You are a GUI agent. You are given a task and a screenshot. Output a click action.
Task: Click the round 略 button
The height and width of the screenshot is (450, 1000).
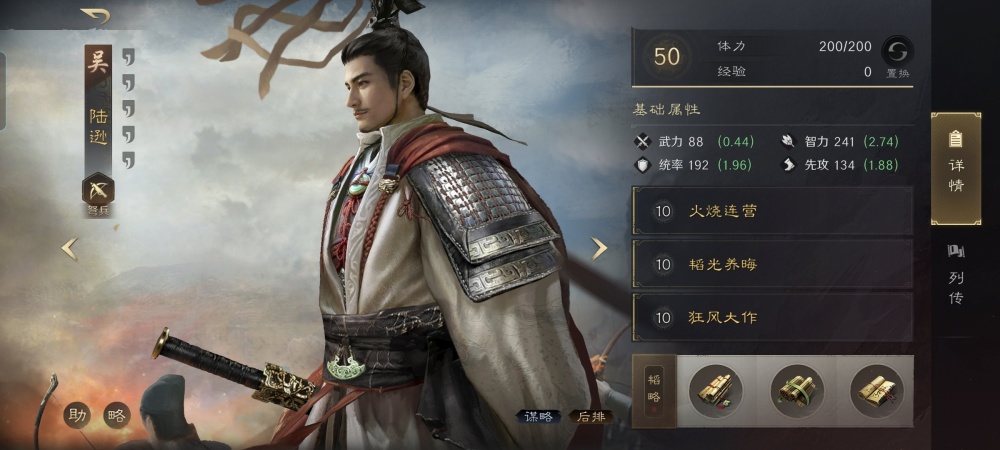(x=117, y=415)
